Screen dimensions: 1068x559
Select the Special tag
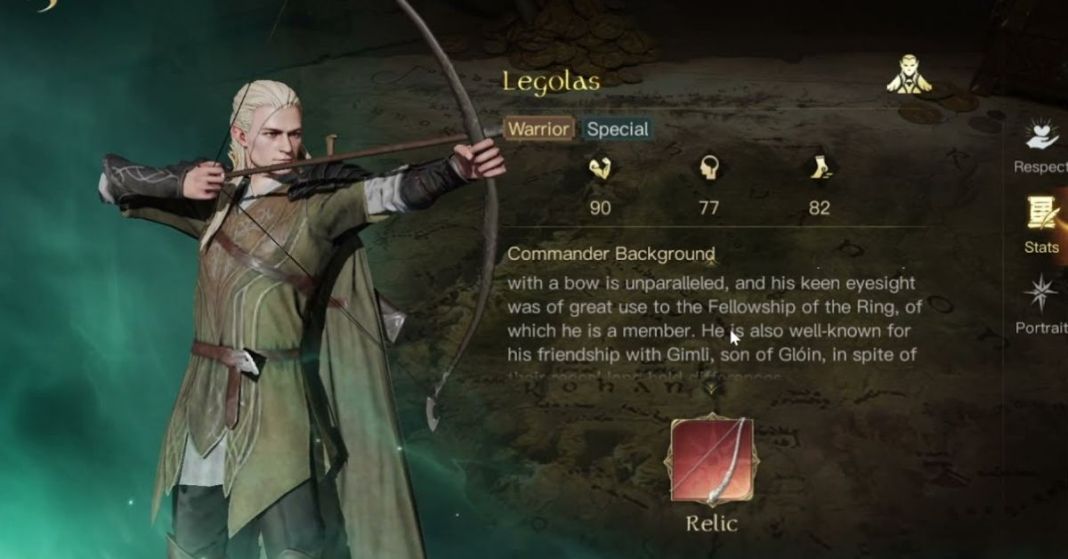point(617,129)
